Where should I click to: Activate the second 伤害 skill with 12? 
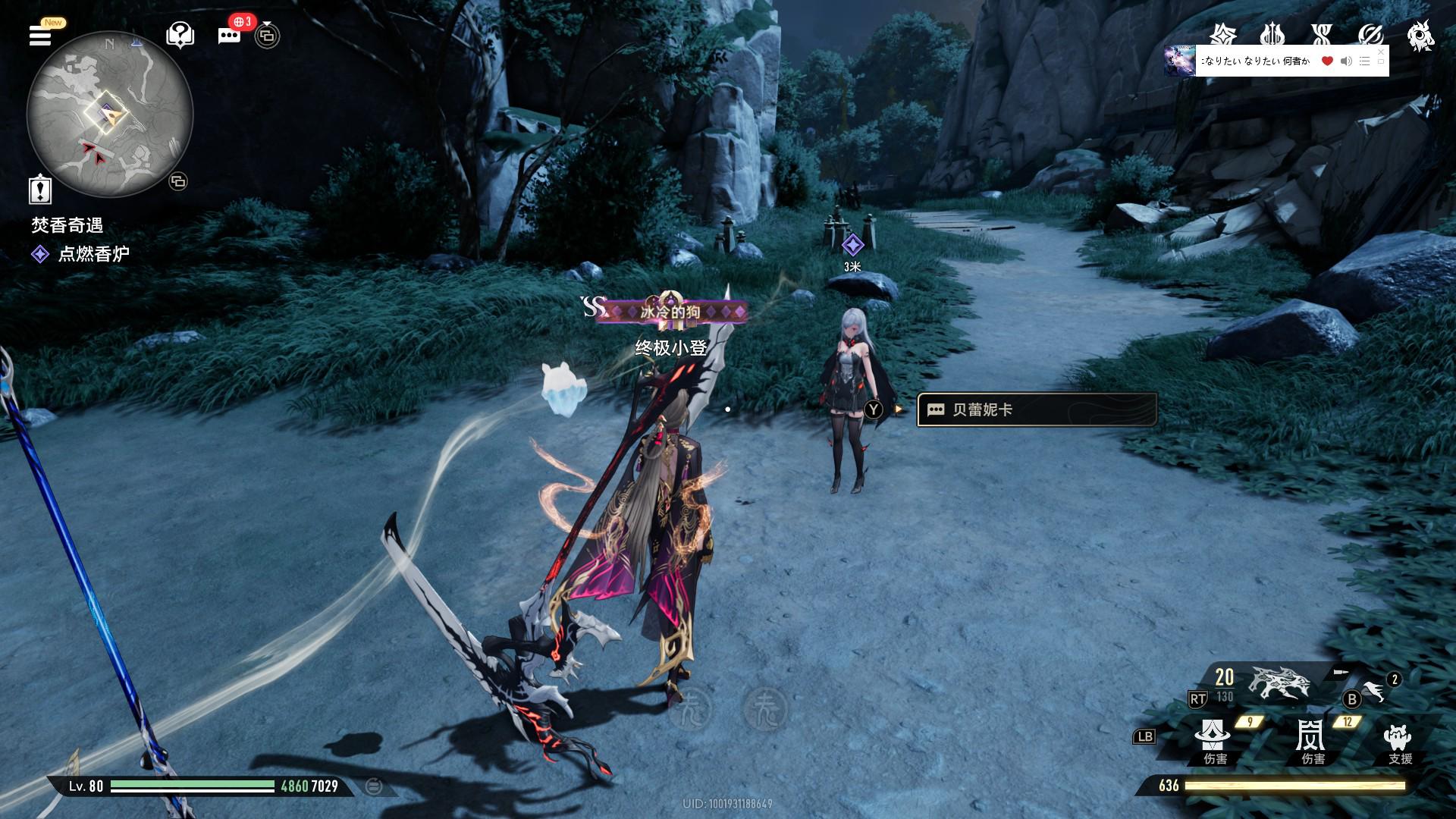point(1311,739)
